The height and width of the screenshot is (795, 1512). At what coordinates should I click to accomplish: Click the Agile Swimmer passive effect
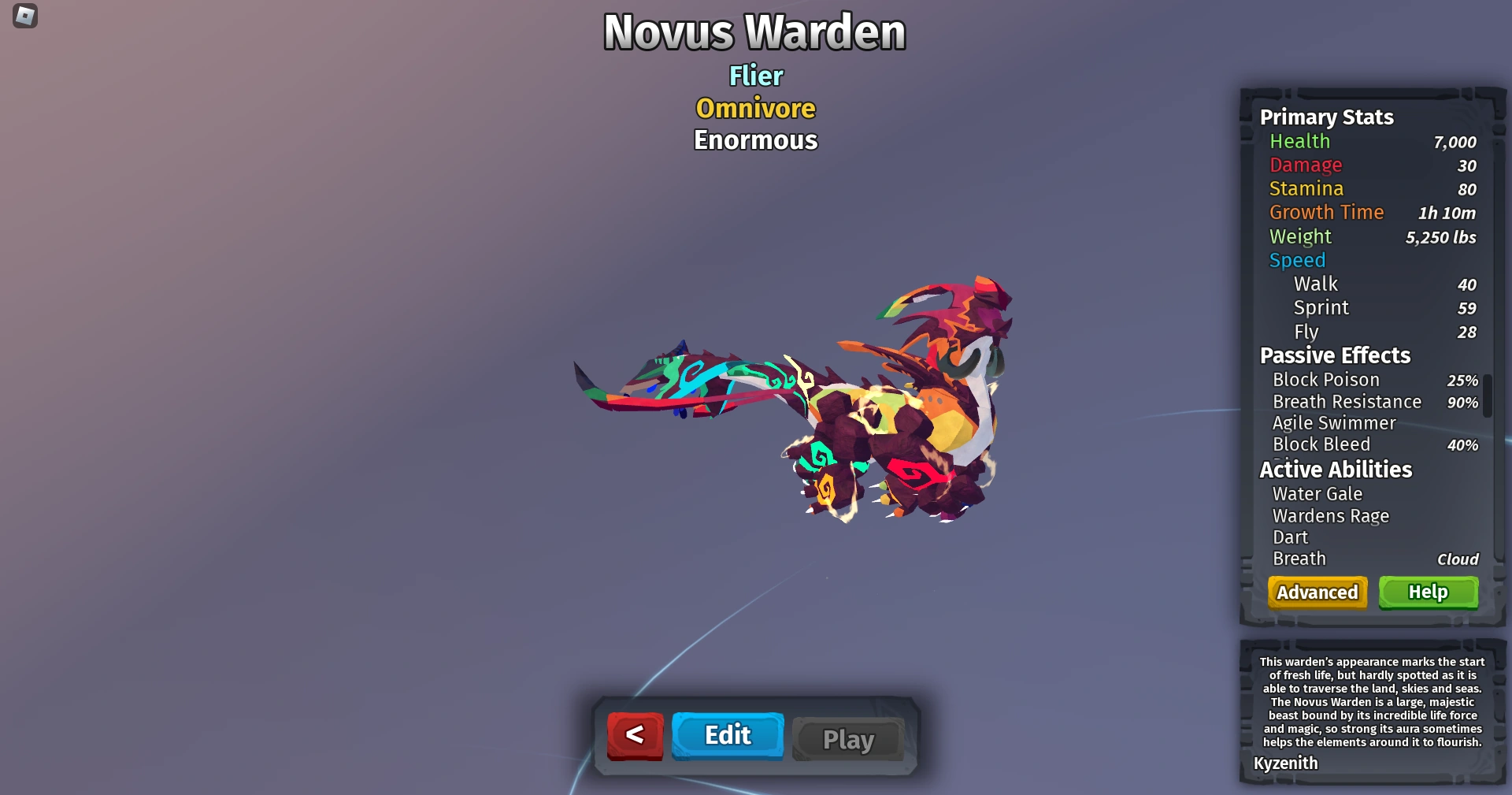click(x=1335, y=423)
